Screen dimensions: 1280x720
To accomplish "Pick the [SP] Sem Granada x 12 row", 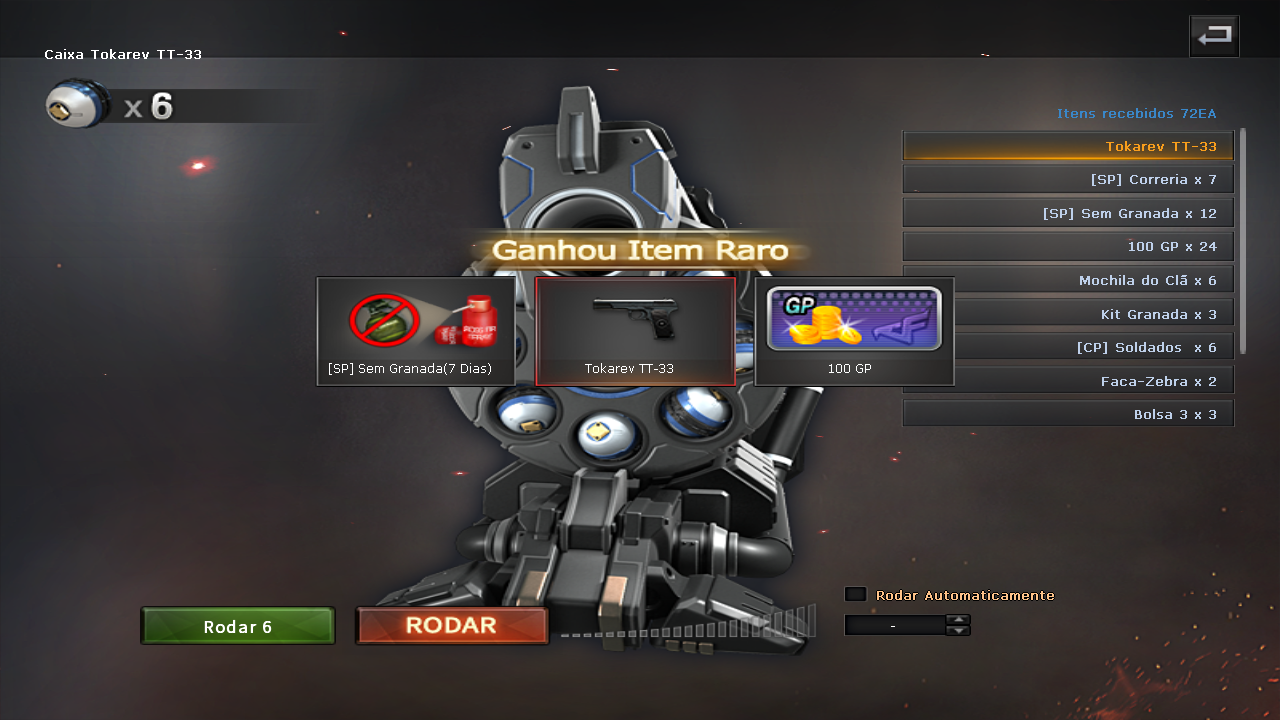I will tap(1068, 213).
